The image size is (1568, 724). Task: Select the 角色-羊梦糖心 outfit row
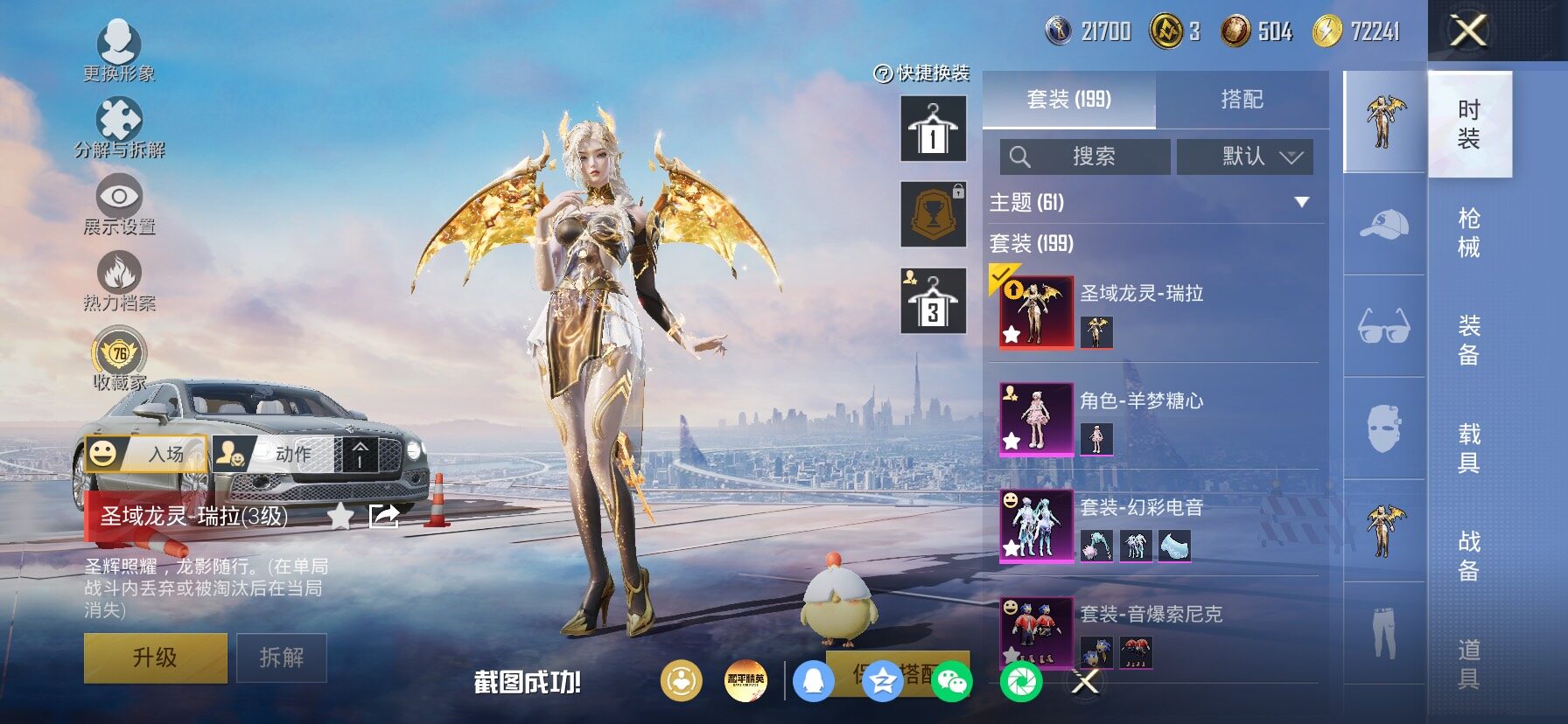pyautogui.click(x=1155, y=418)
